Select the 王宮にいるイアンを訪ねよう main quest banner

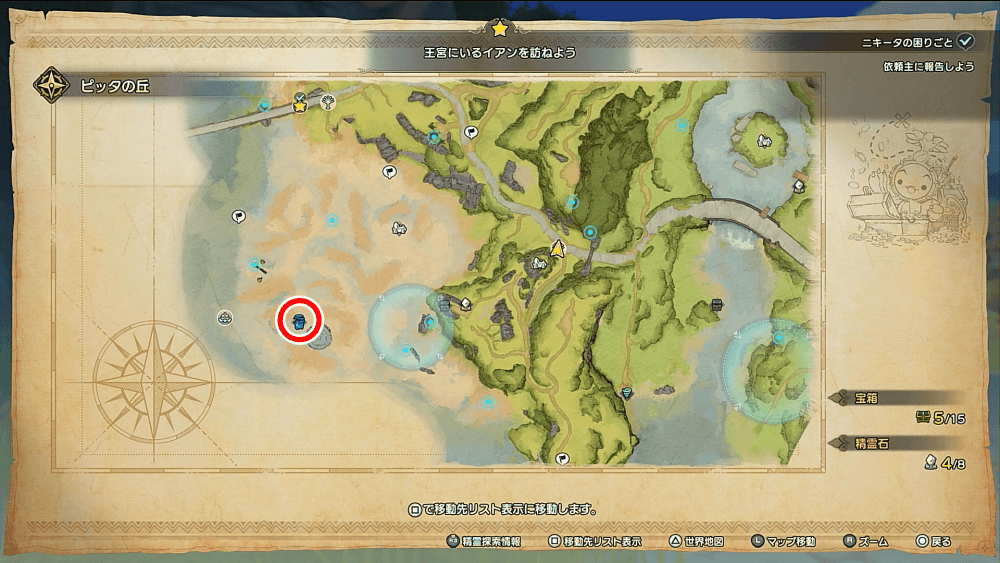[x=498, y=50]
